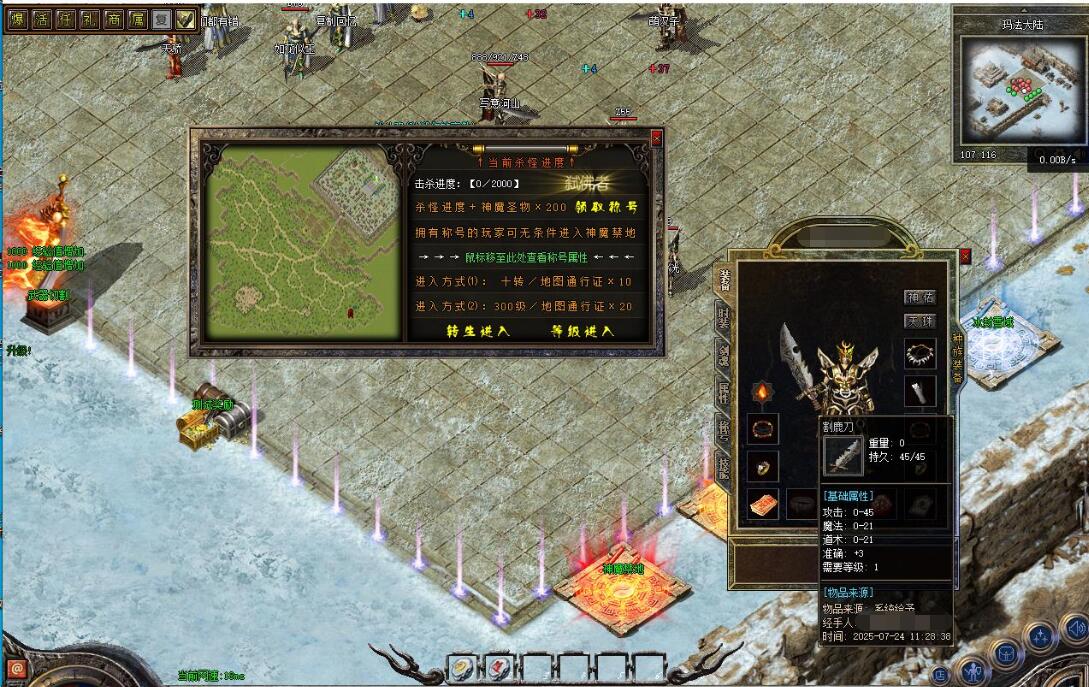Image resolution: width=1089 pixels, height=687 pixels.
Task: Select the orange book equipment slot
Action: point(763,505)
